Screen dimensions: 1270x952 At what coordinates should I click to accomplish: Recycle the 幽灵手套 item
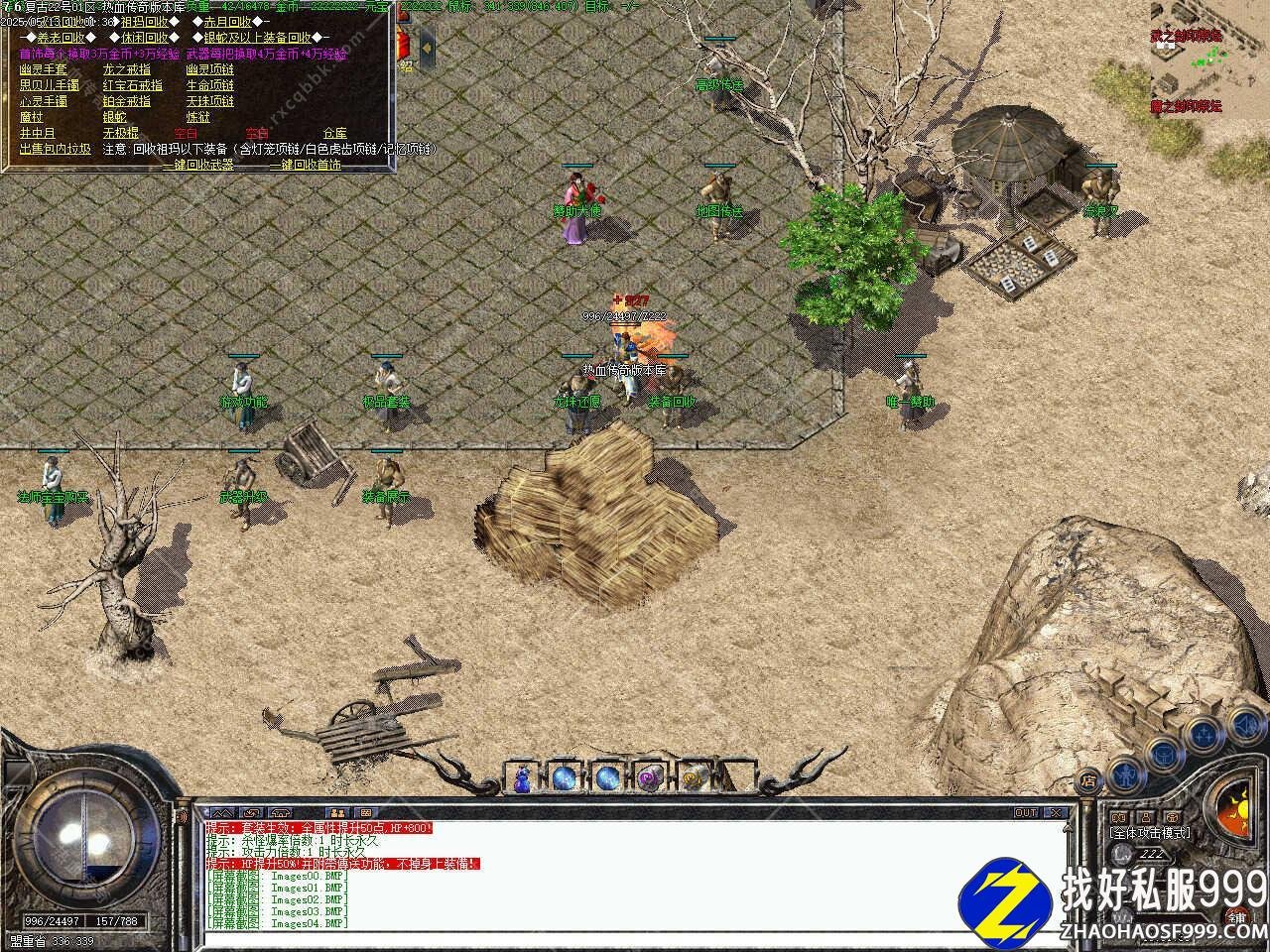point(44,69)
